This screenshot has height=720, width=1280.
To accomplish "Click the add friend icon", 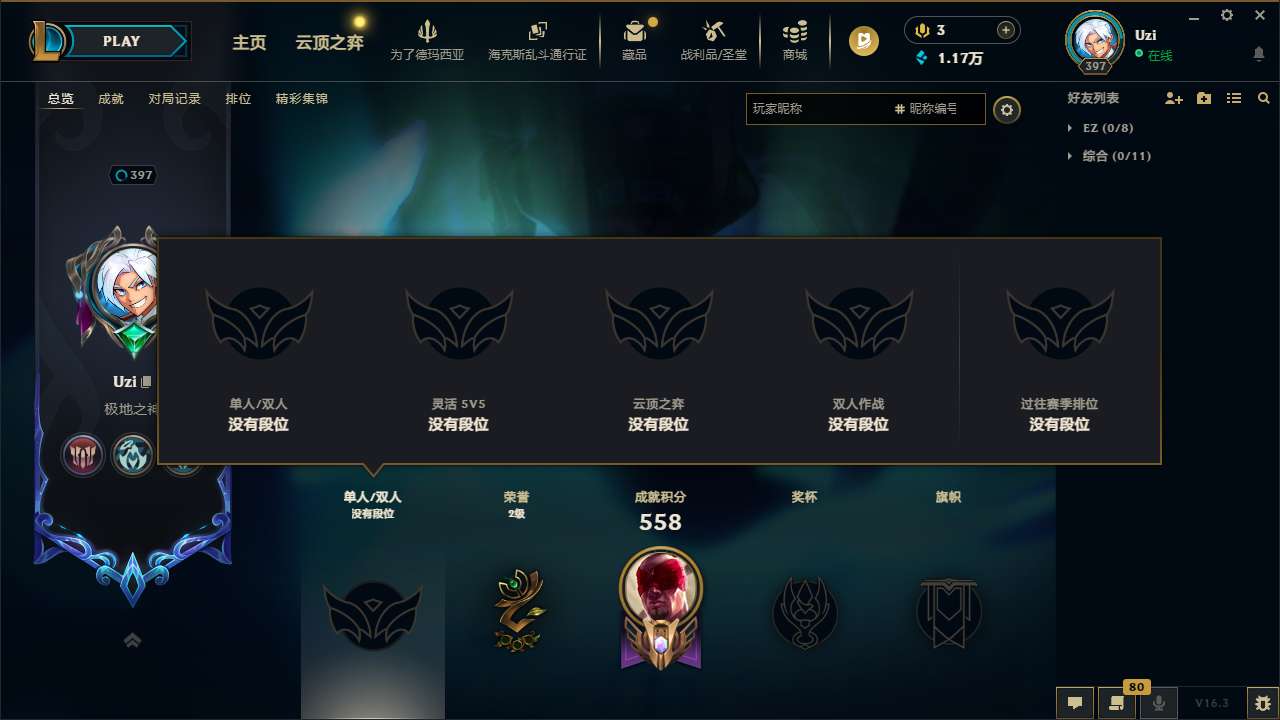I will tap(1173, 98).
